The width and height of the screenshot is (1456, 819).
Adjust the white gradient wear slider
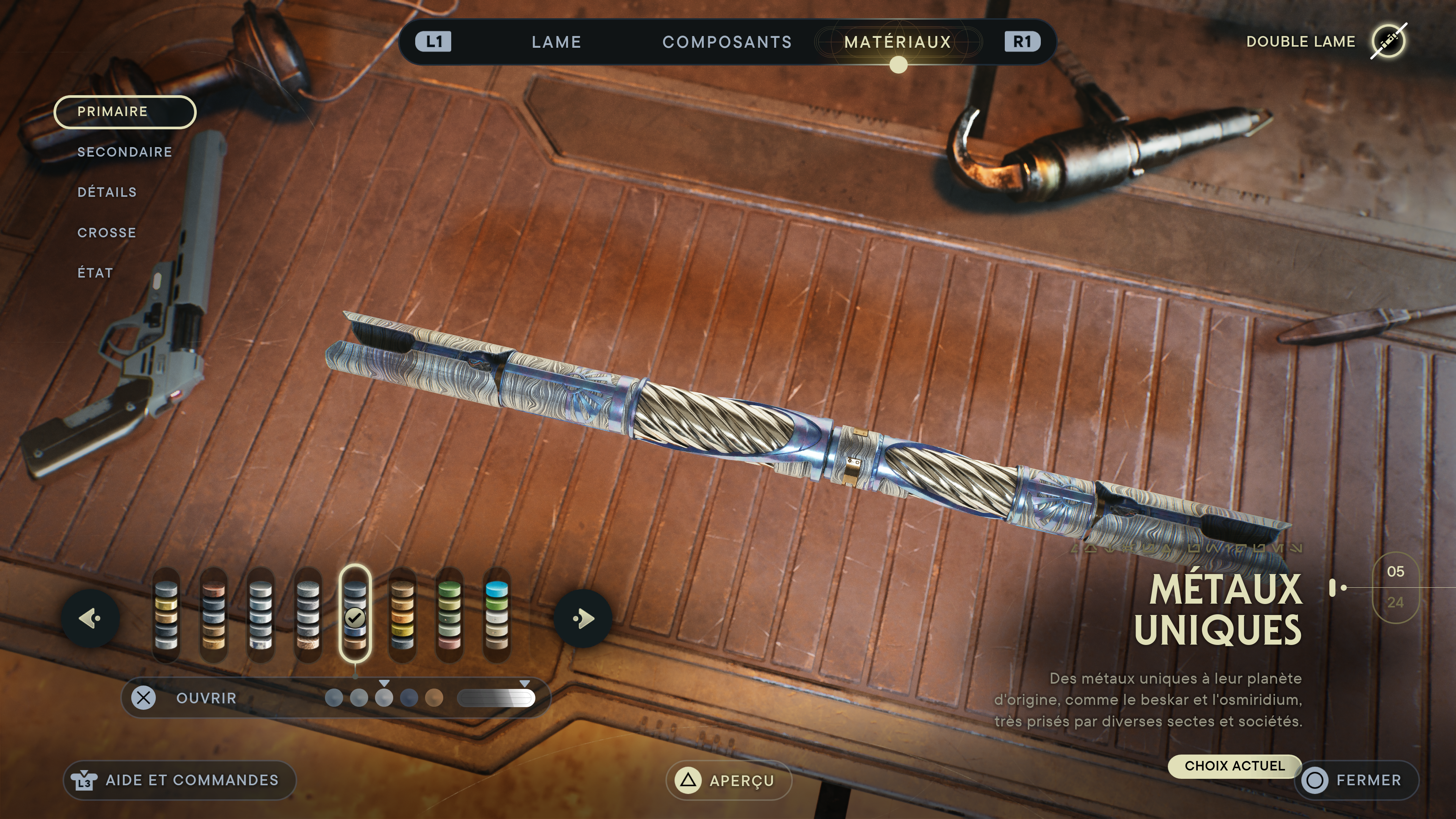(496, 698)
